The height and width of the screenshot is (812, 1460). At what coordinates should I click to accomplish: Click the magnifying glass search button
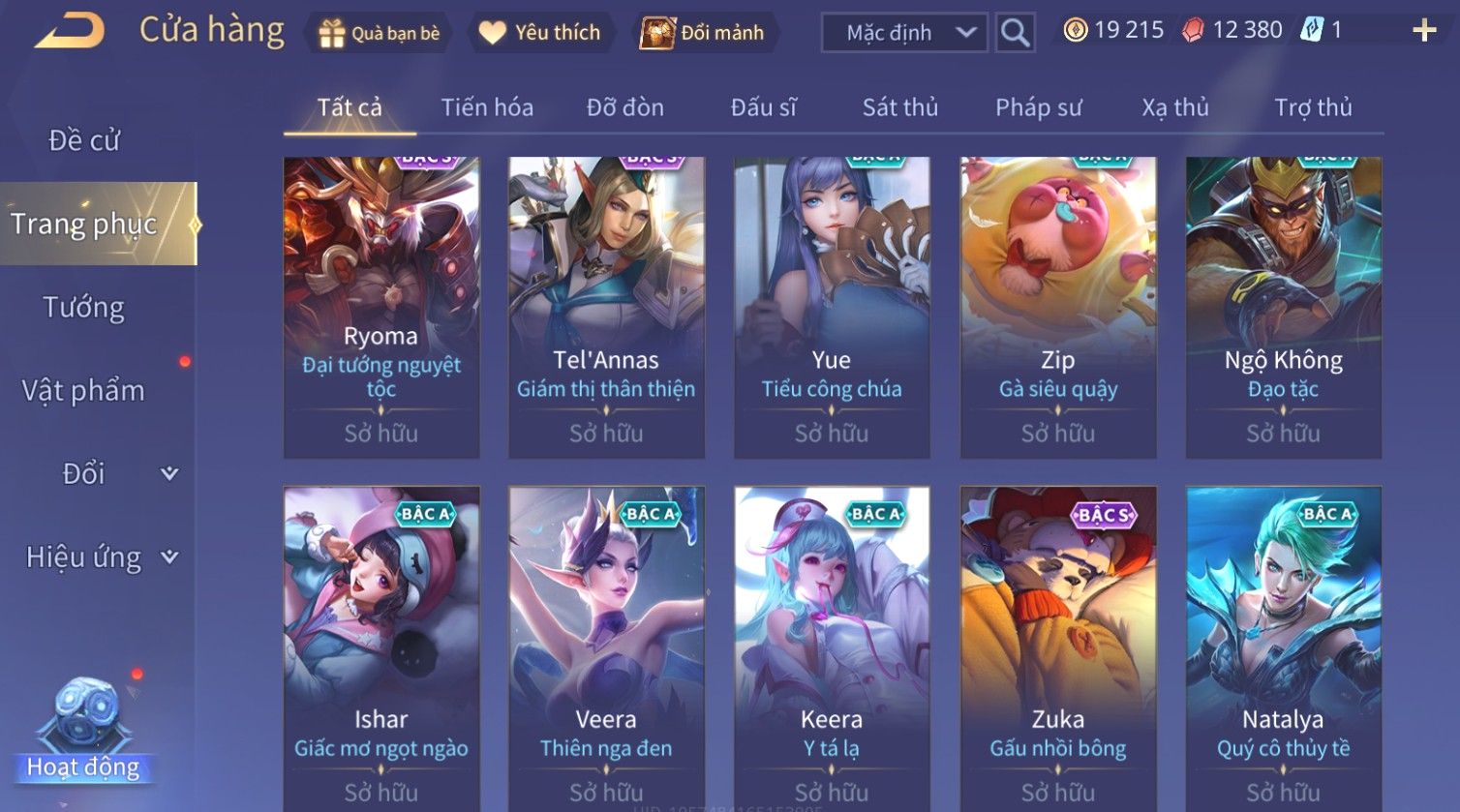(1015, 33)
